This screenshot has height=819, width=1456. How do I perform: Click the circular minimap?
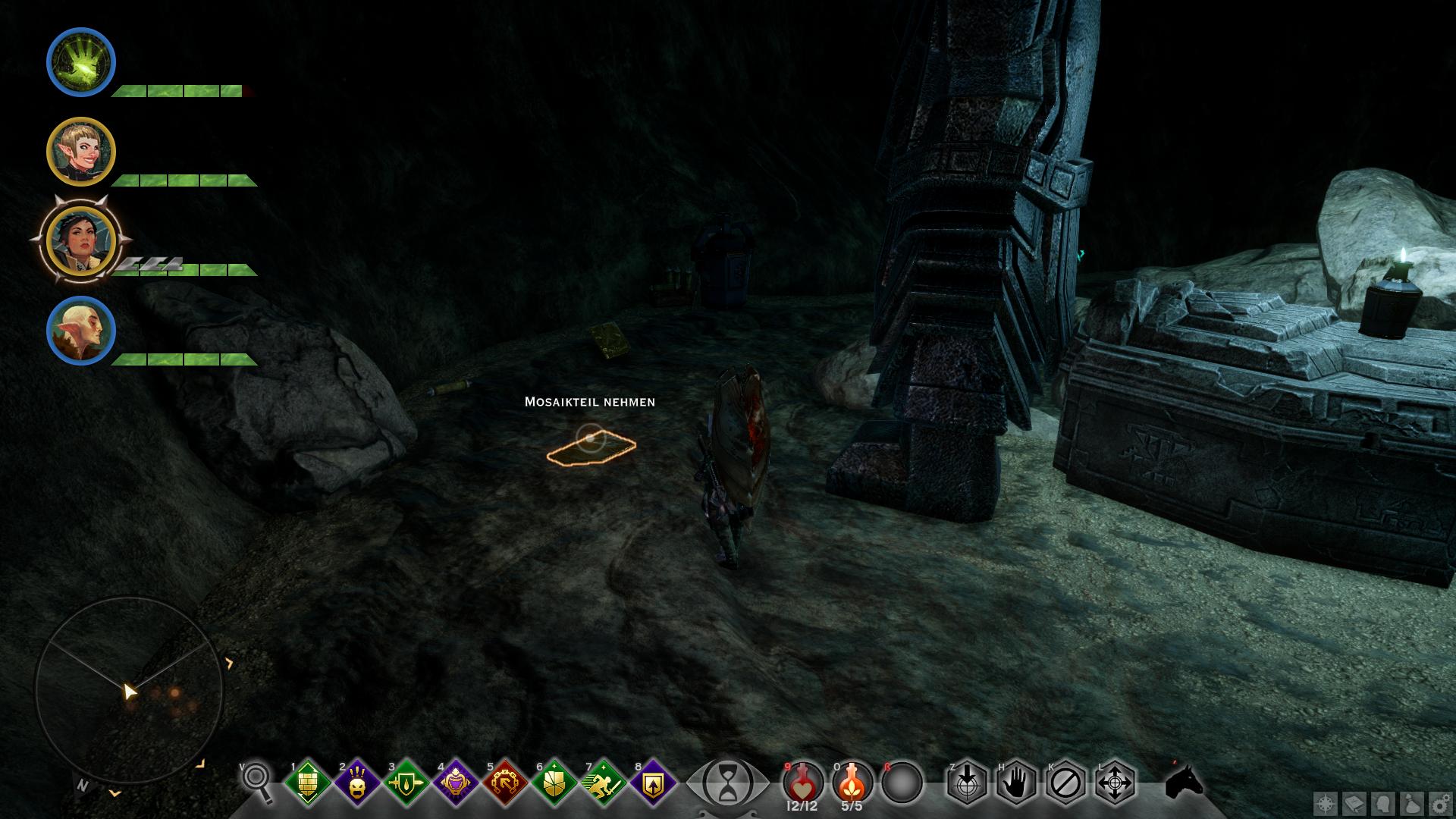(129, 692)
